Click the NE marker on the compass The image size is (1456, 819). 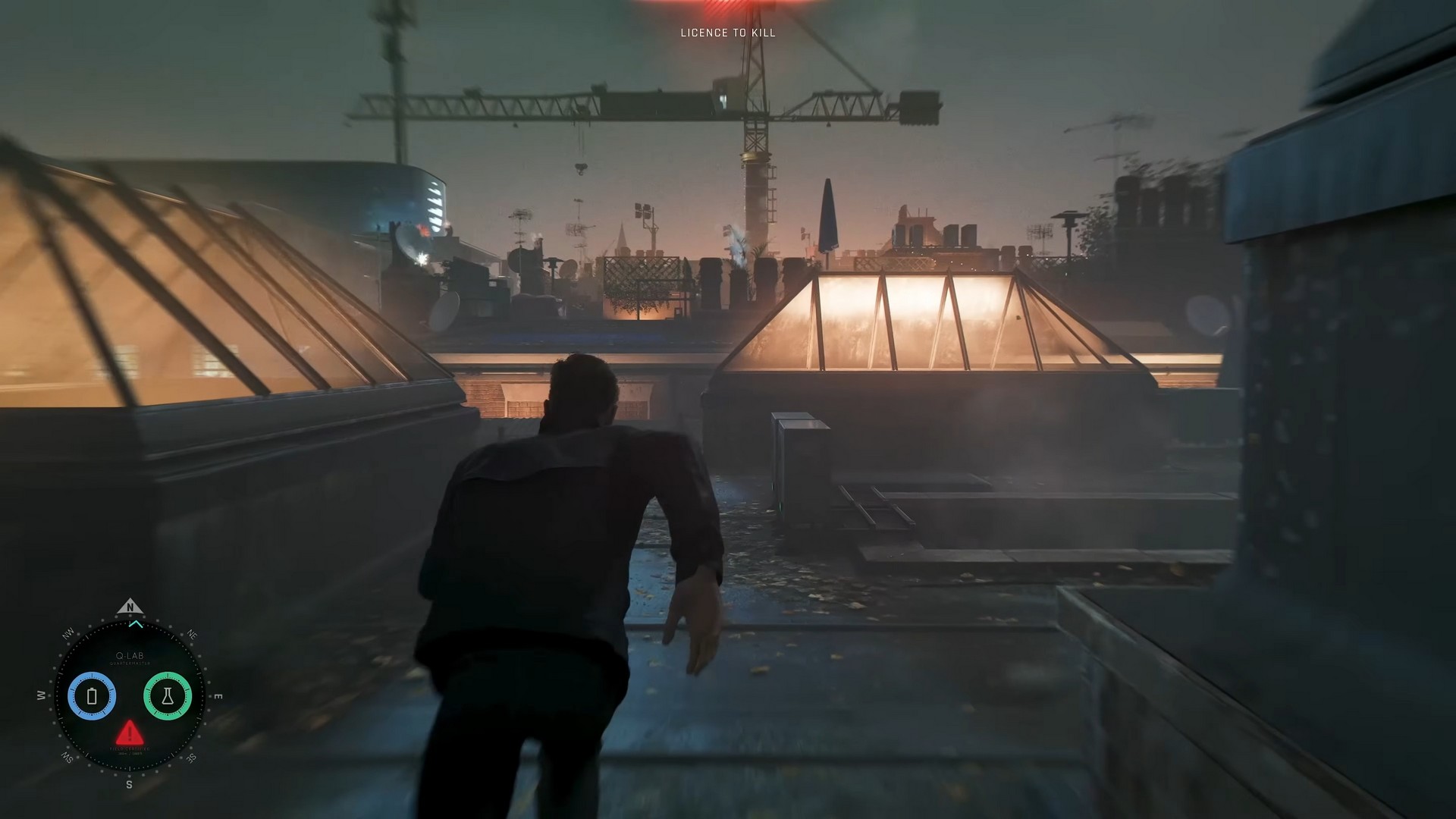pos(192,634)
